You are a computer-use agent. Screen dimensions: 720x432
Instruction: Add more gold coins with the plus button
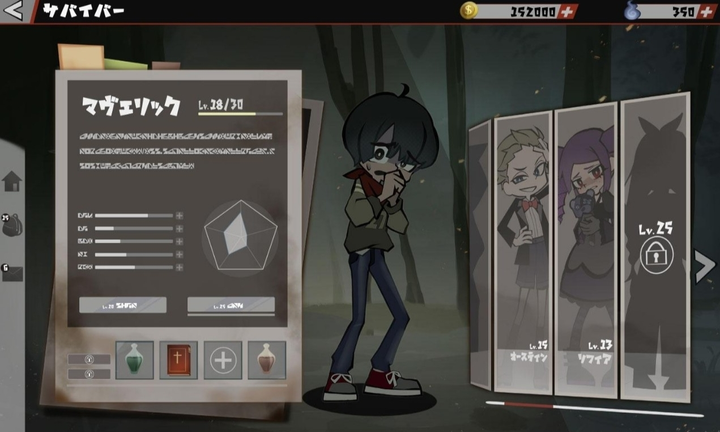568,12
